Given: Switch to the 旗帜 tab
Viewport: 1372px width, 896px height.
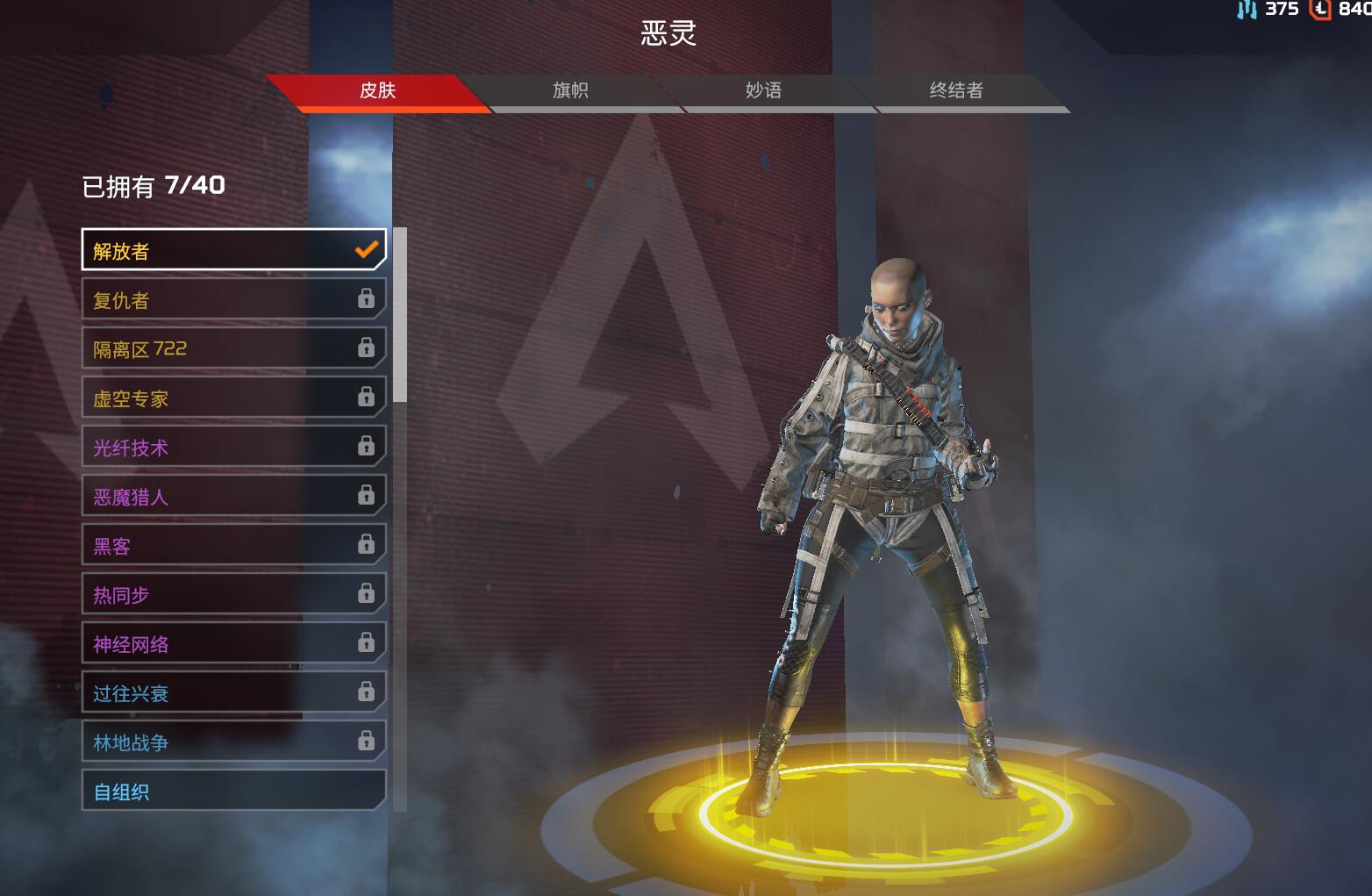Looking at the screenshot, I should [x=571, y=90].
